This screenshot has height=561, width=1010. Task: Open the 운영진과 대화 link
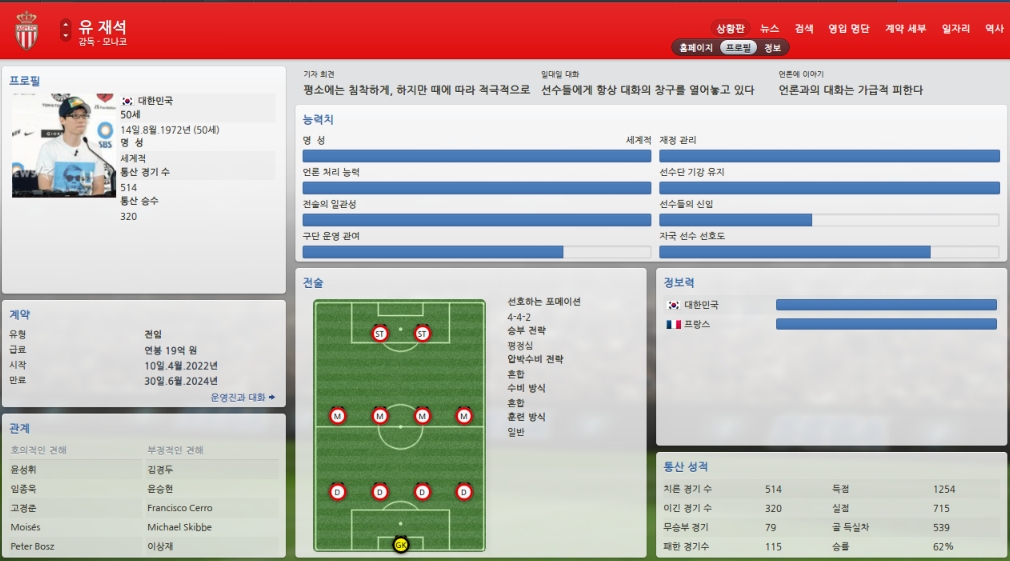coord(242,397)
